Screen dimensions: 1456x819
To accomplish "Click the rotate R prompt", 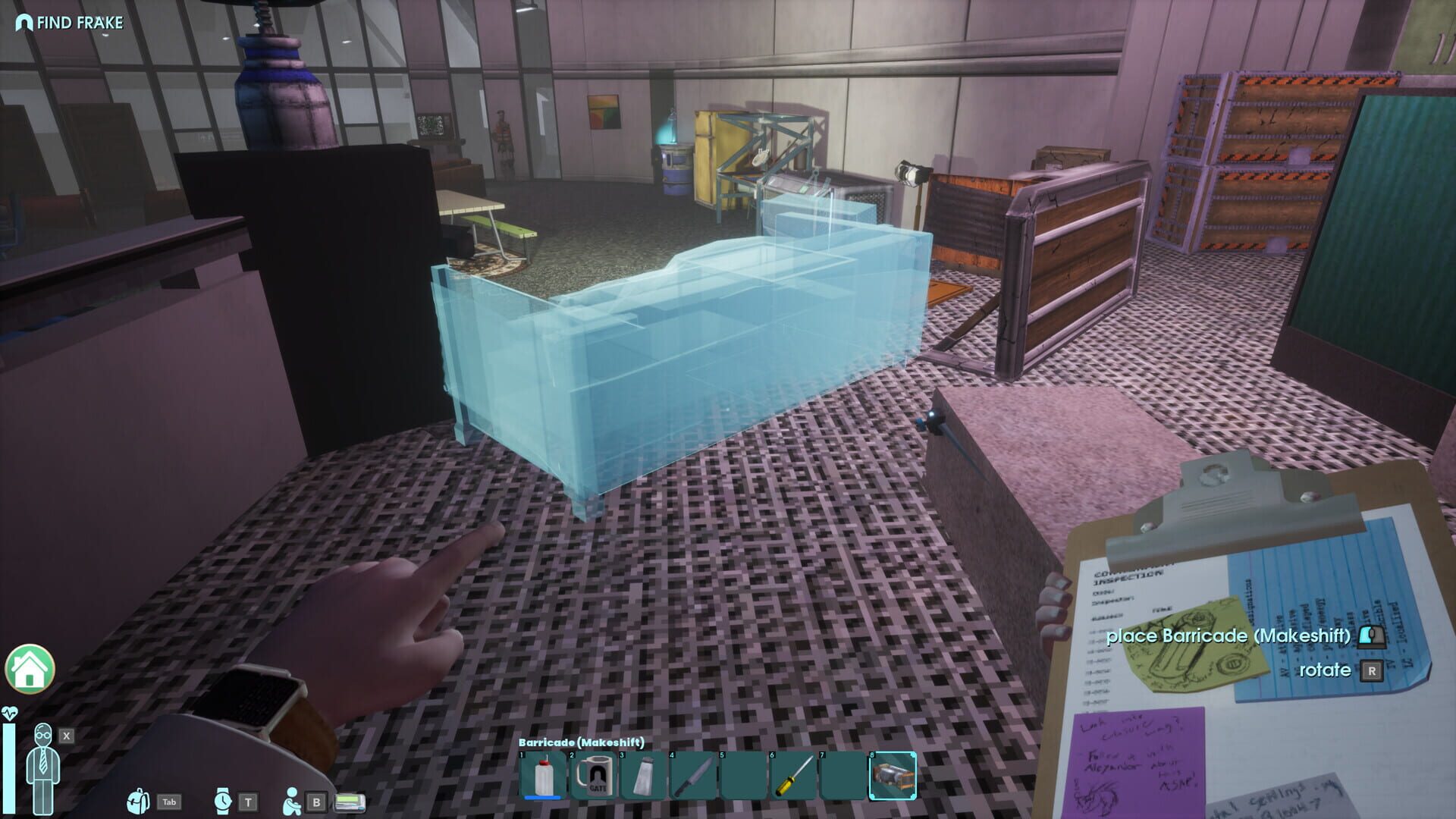I will coord(1342,670).
